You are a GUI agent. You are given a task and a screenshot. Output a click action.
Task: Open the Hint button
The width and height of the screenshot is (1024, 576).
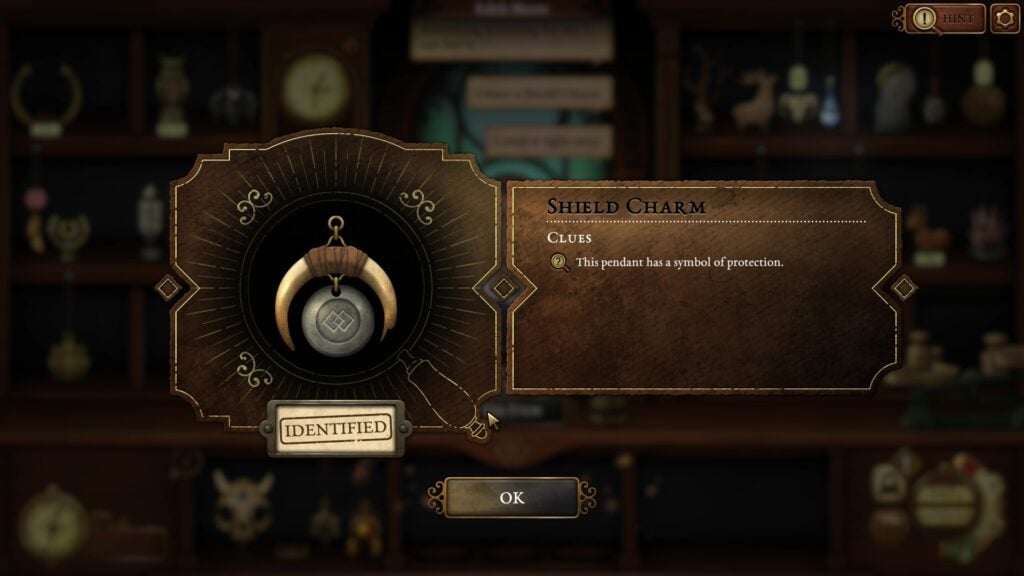click(x=945, y=18)
